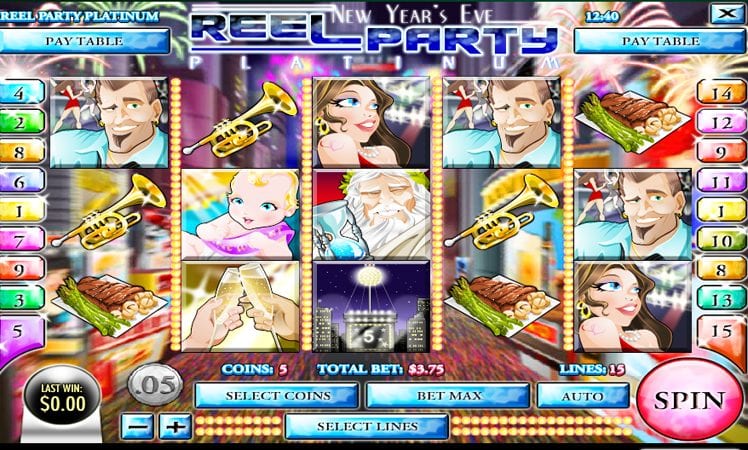Screen dimensions: 748x450
Task: Choose Select Lines button
Action: (x=366, y=426)
